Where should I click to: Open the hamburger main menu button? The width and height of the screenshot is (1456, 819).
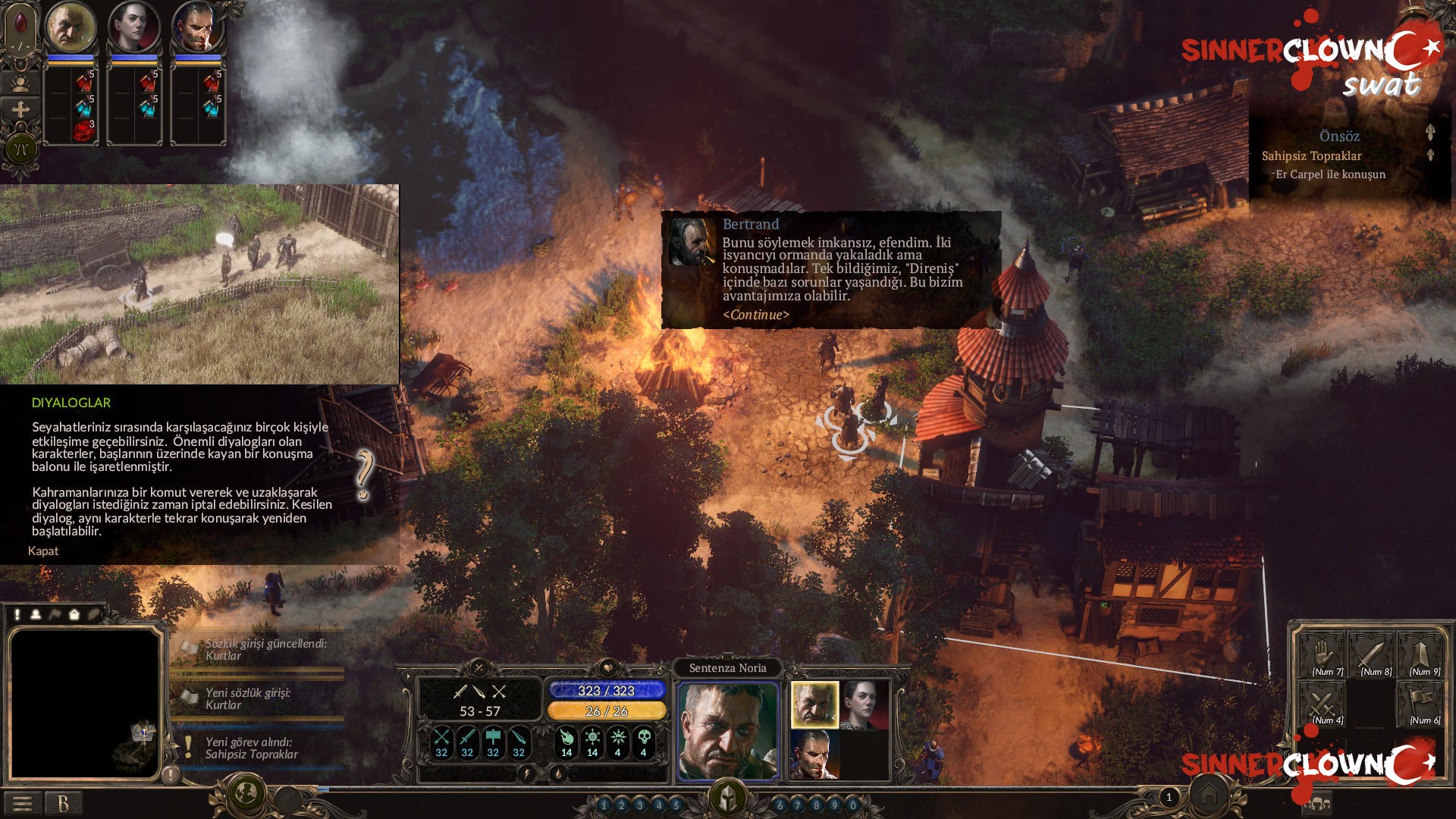point(22,804)
